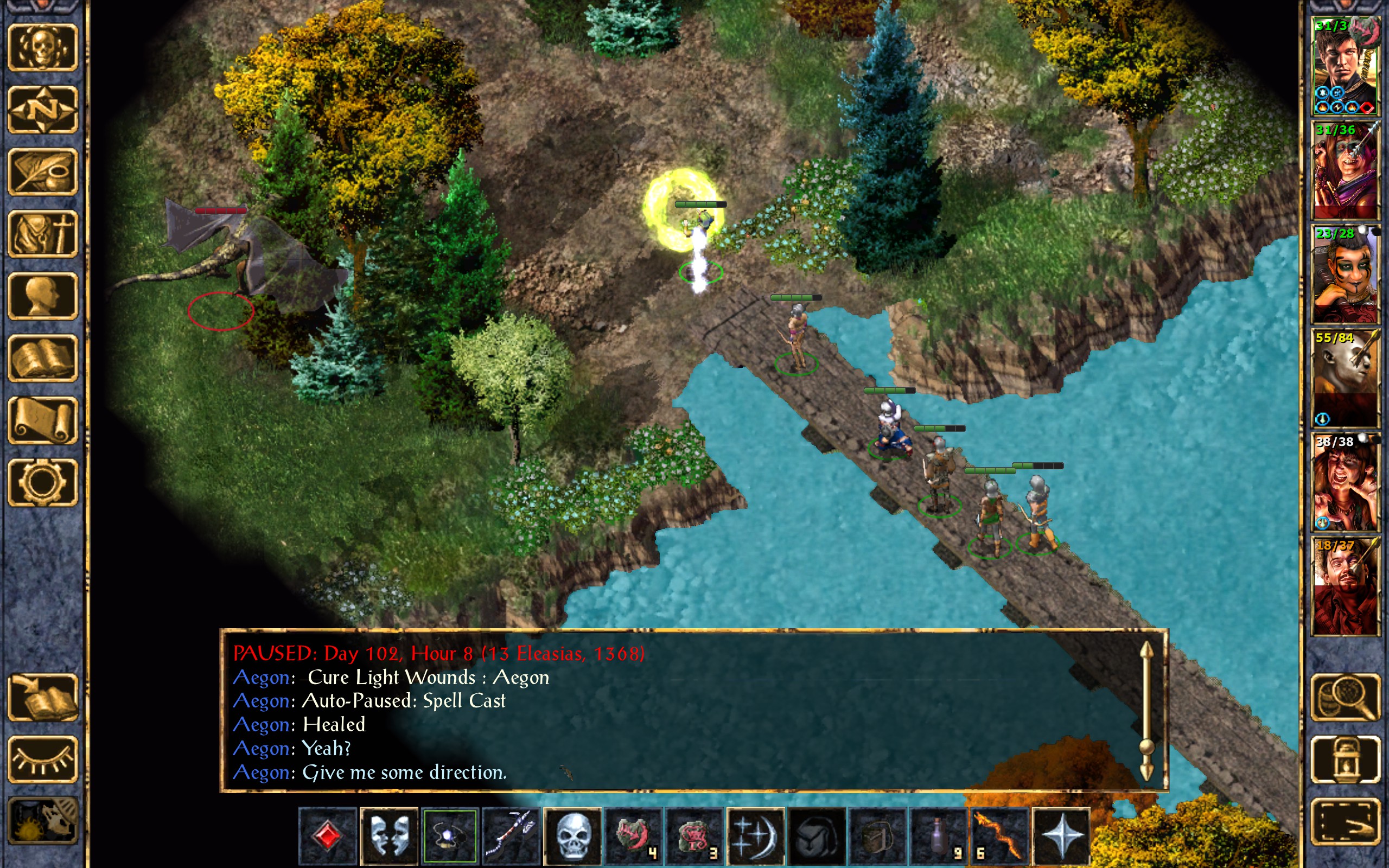Open the options gear button
The height and width of the screenshot is (868, 1389).
coord(42,482)
